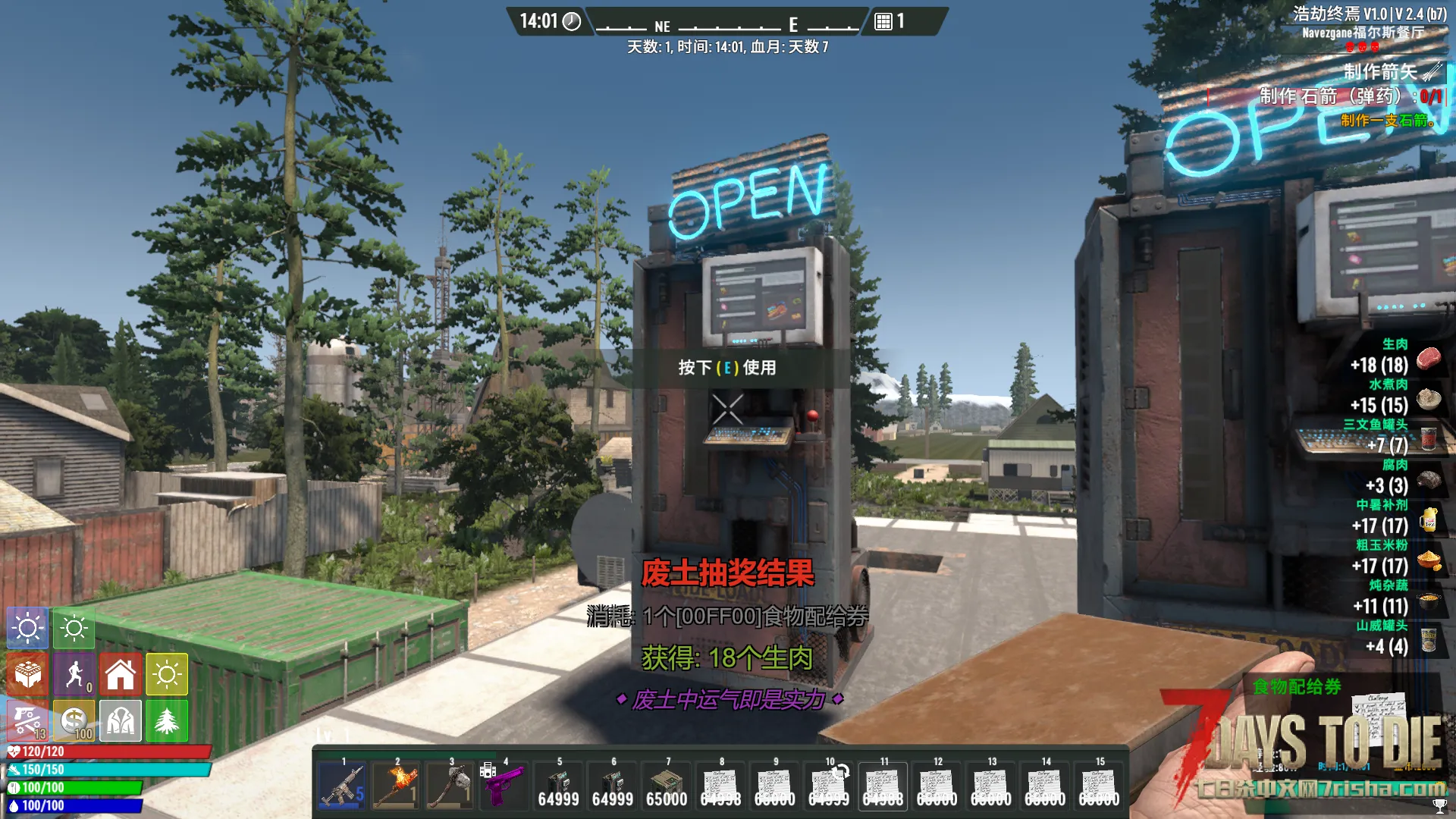This screenshot has height=819, width=1456.
Task: Click the red house buff icon
Action: 121,674
